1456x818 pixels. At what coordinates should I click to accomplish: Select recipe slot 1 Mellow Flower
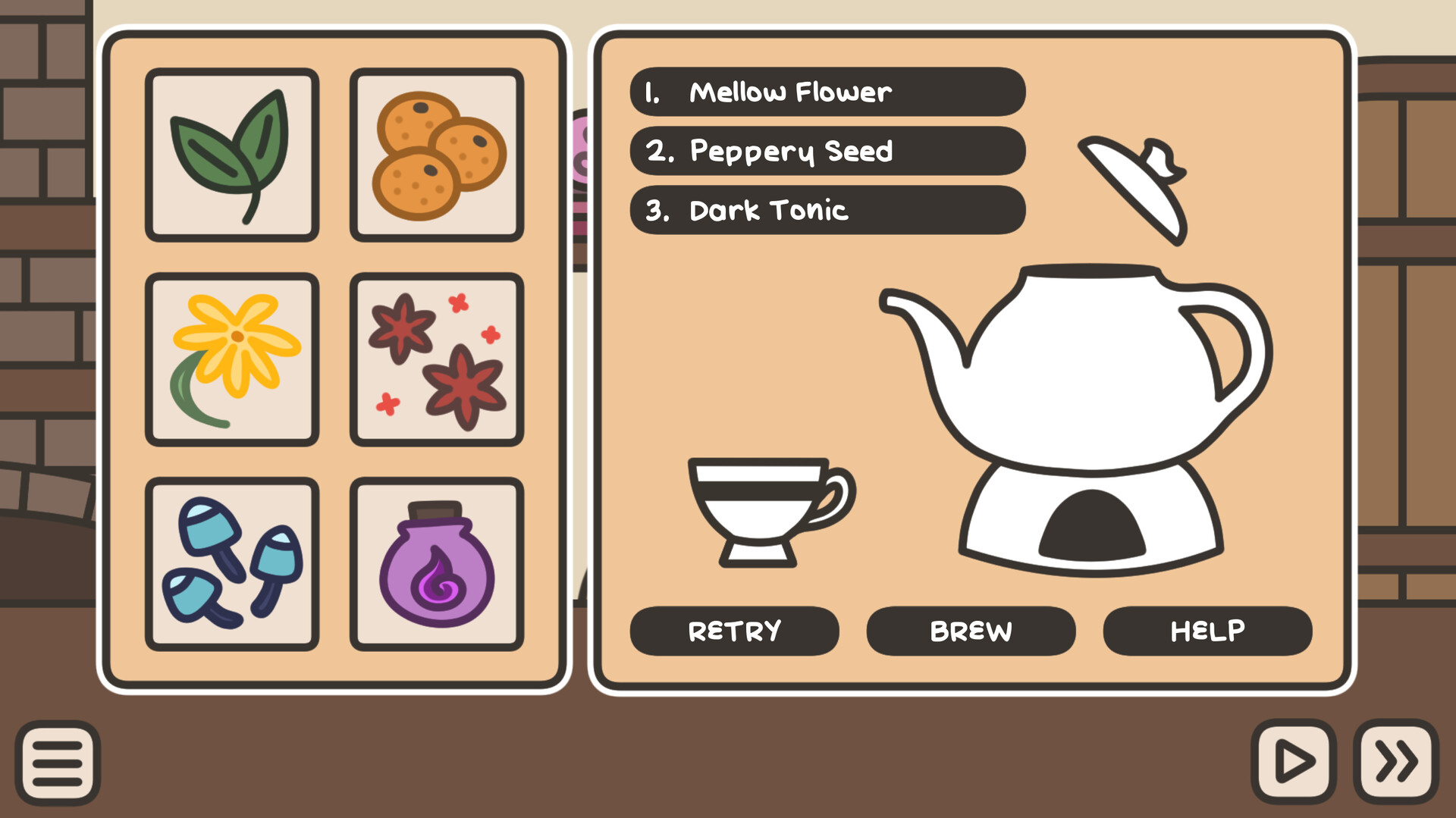point(827,92)
